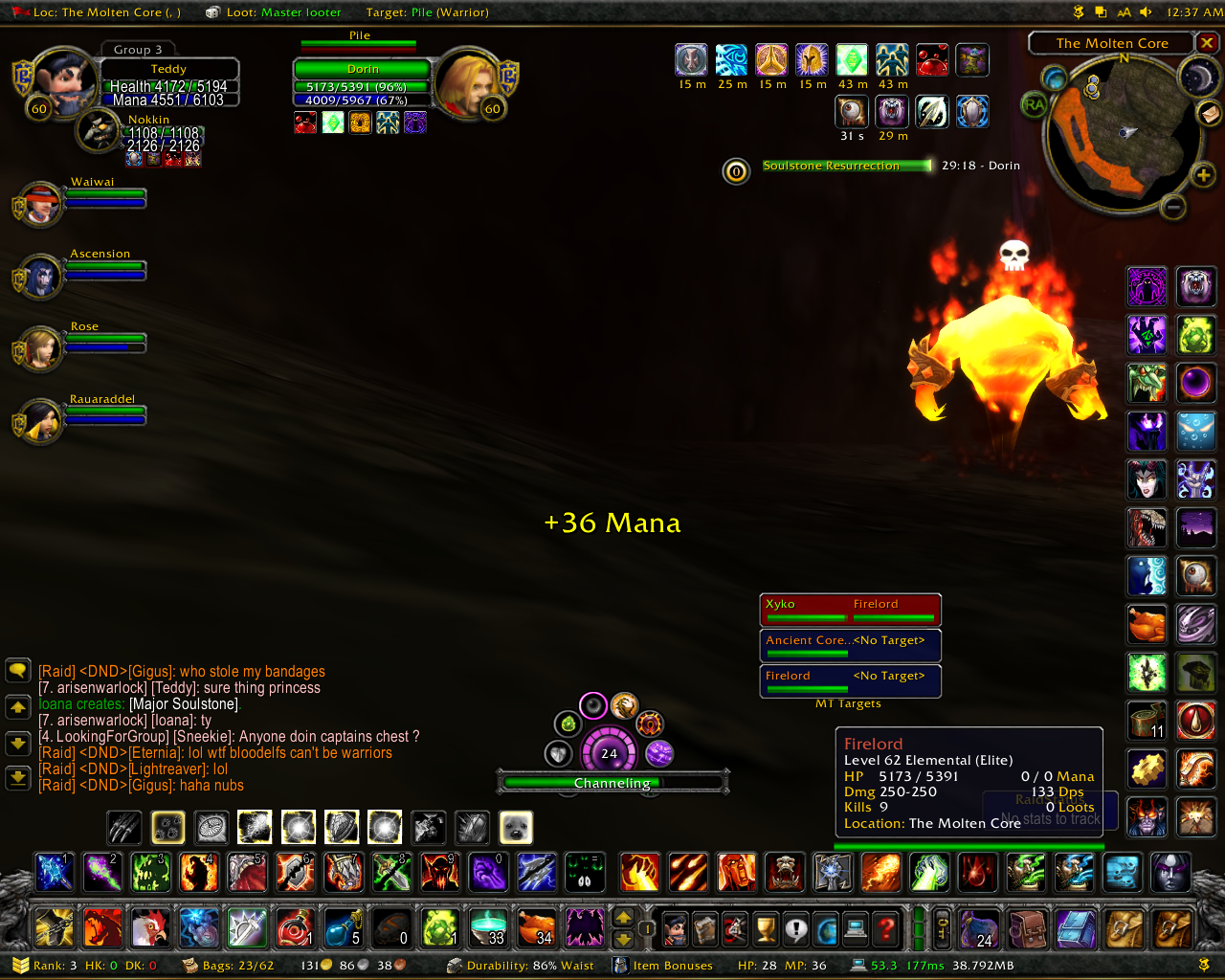
Task: Open the red question mark help button
Action: tap(886, 928)
